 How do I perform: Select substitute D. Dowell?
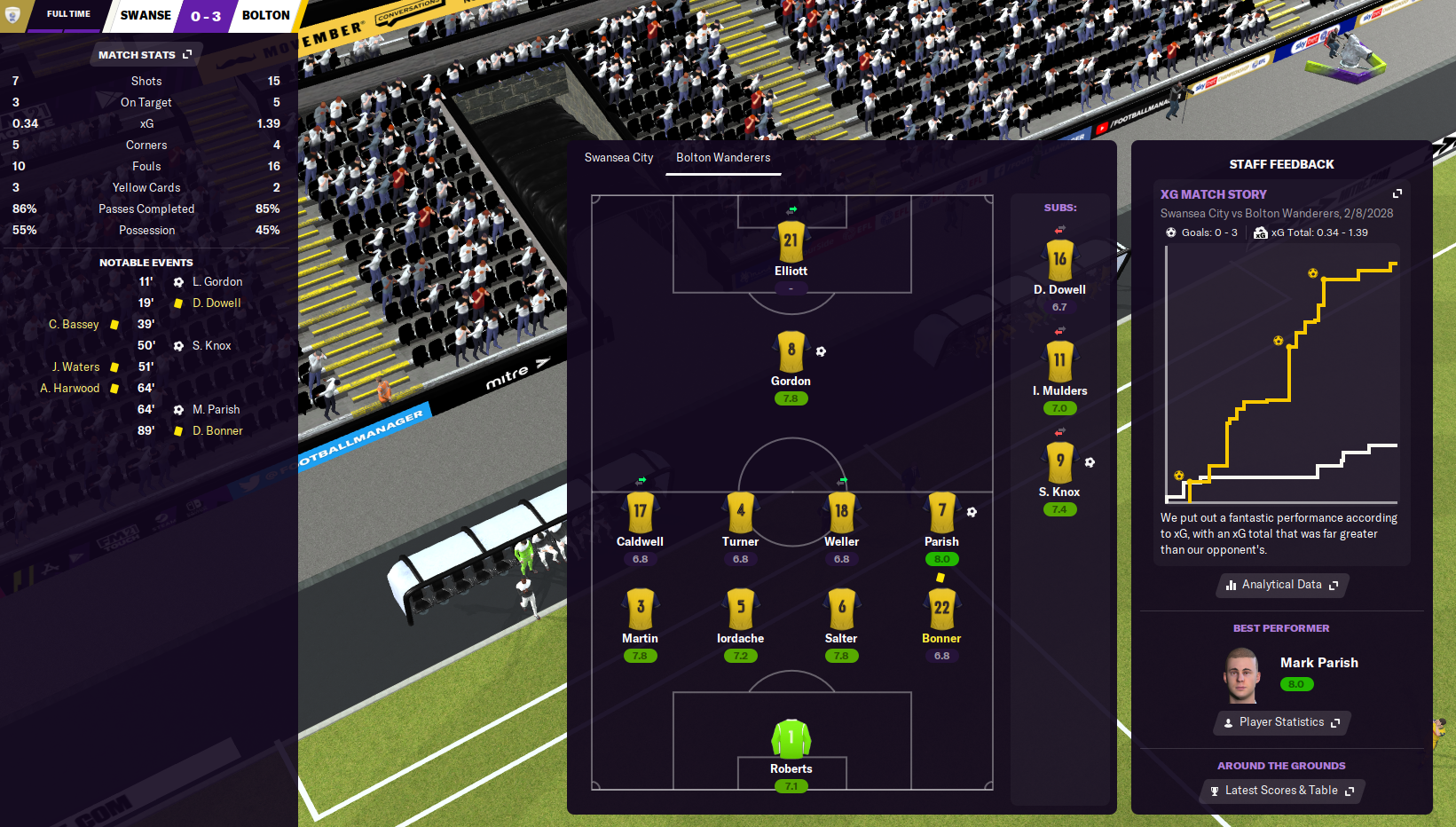[1059, 261]
